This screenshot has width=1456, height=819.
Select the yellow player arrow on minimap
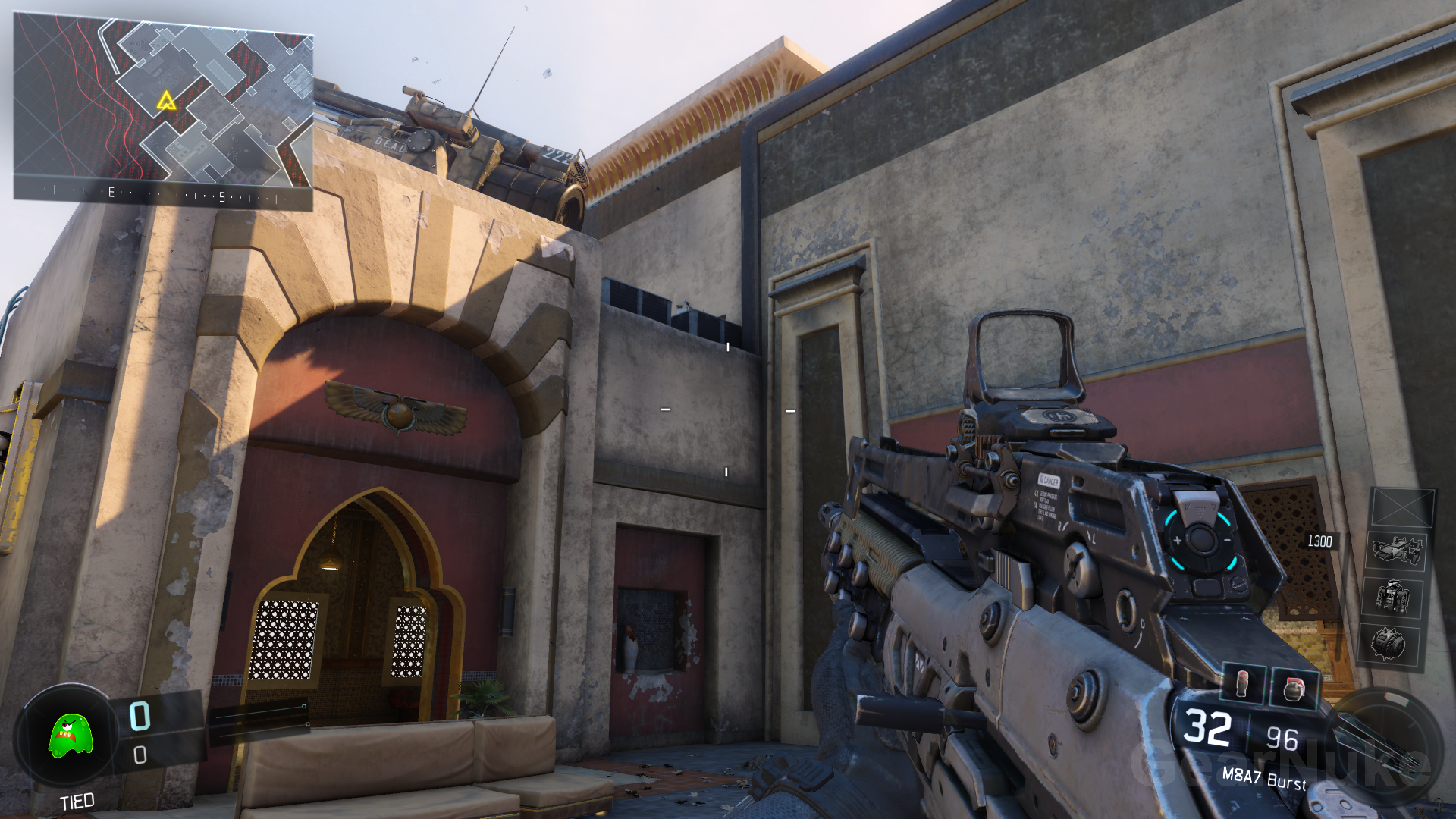click(166, 101)
